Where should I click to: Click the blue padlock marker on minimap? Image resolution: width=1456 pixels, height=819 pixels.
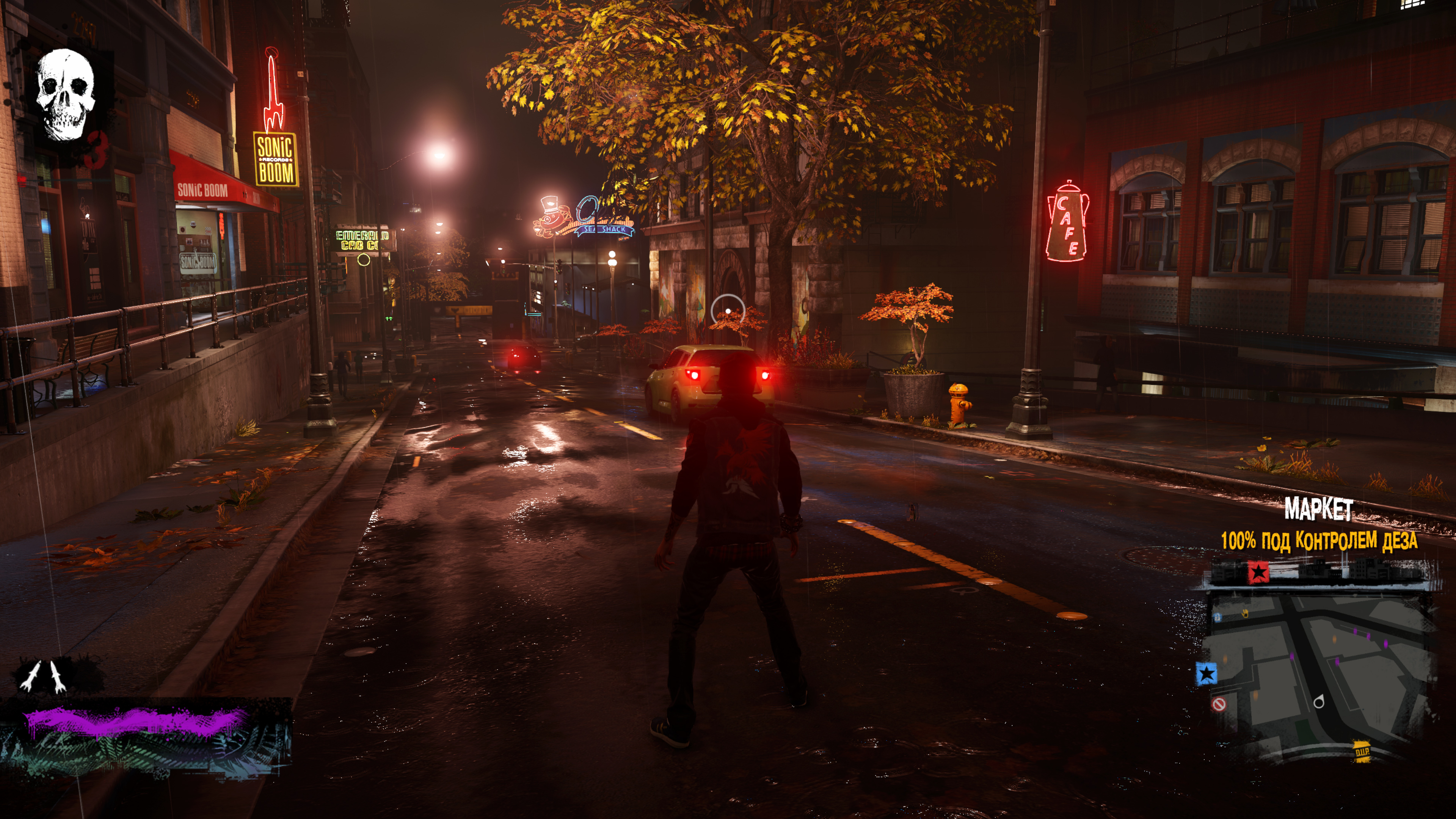tap(1218, 617)
